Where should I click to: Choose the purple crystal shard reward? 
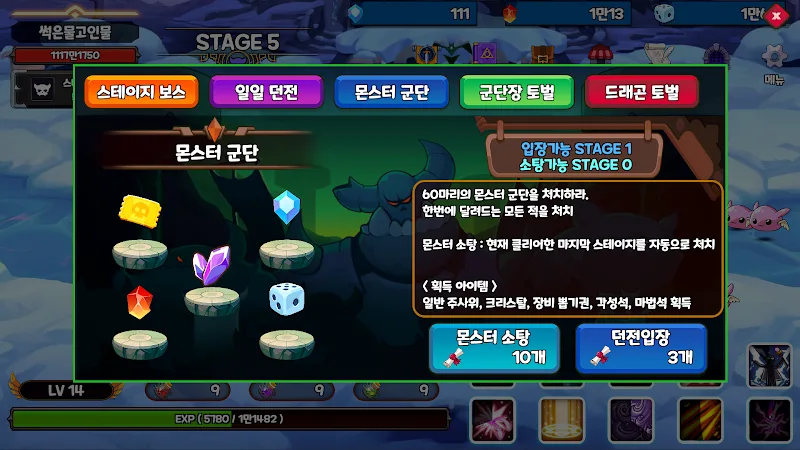tap(211, 264)
